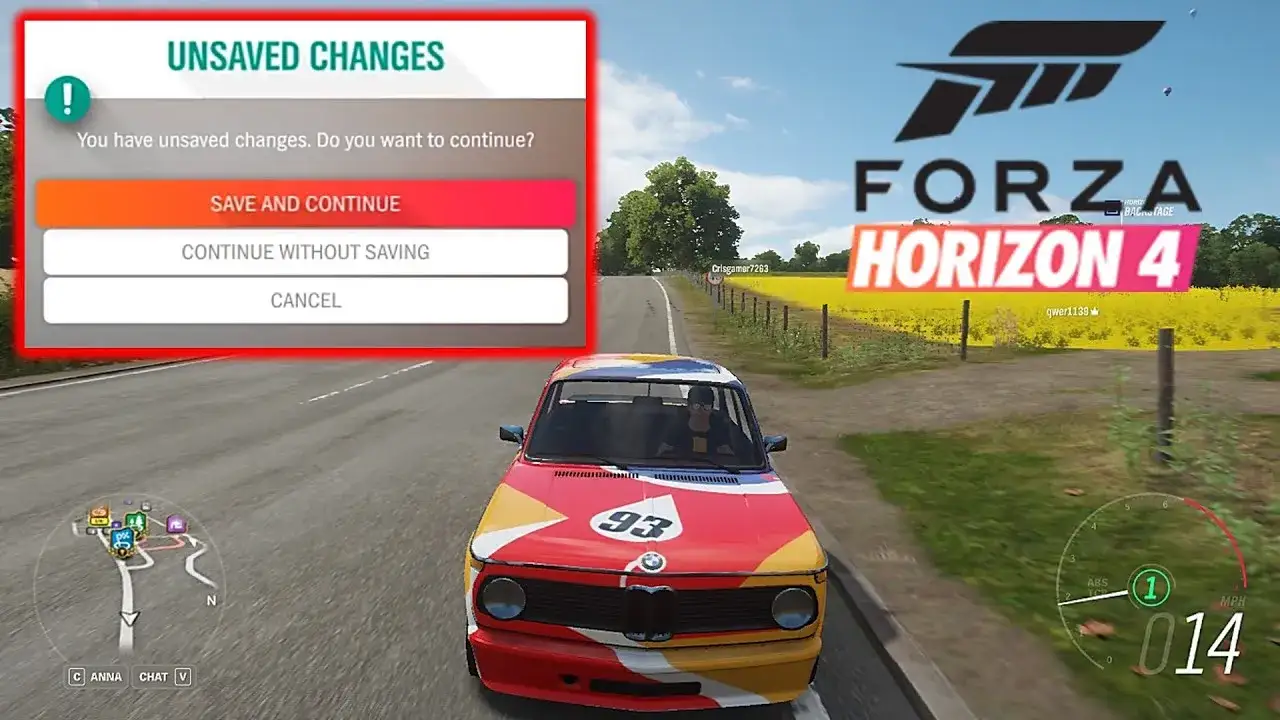Click the crown badge under the PR stunt icon
Image resolution: width=1280 pixels, height=720 pixels.
pyautogui.click(x=122, y=553)
